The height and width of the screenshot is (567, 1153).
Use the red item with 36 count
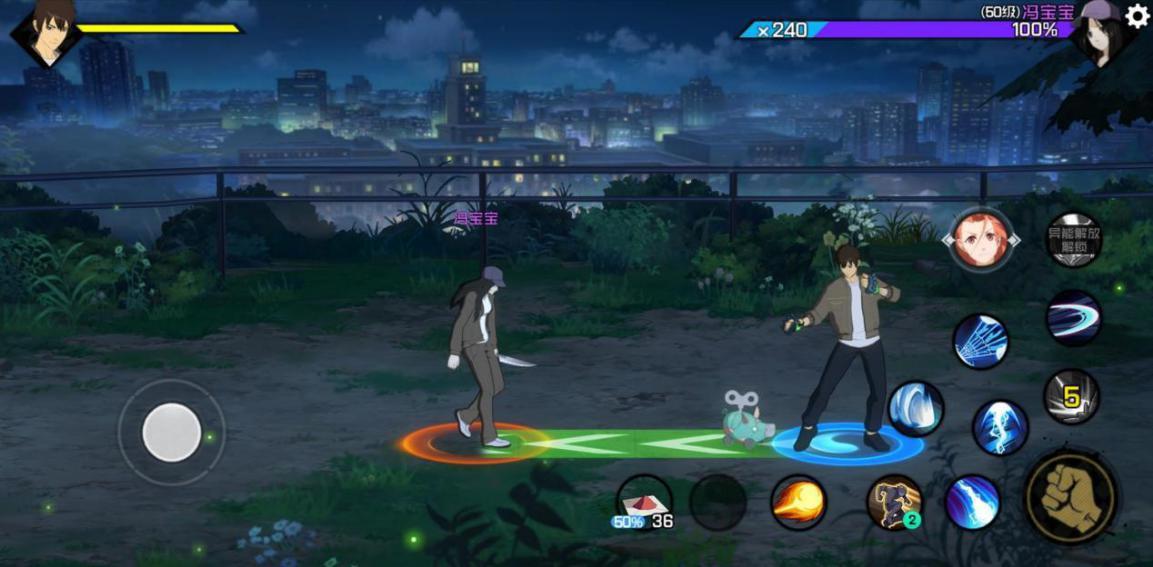(x=644, y=502)
